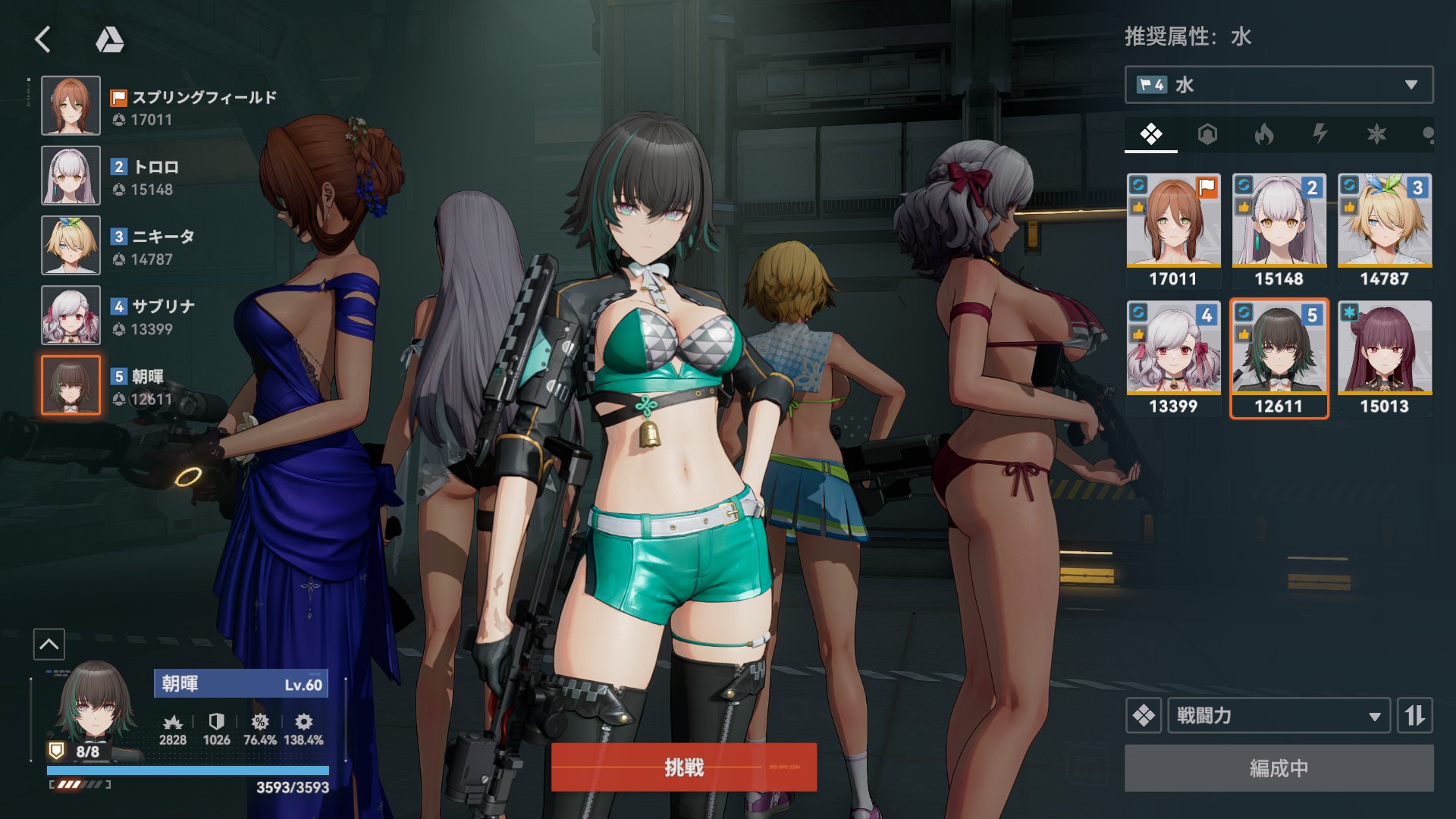Open the 水 team preset dropdown

pos(1279,85)
